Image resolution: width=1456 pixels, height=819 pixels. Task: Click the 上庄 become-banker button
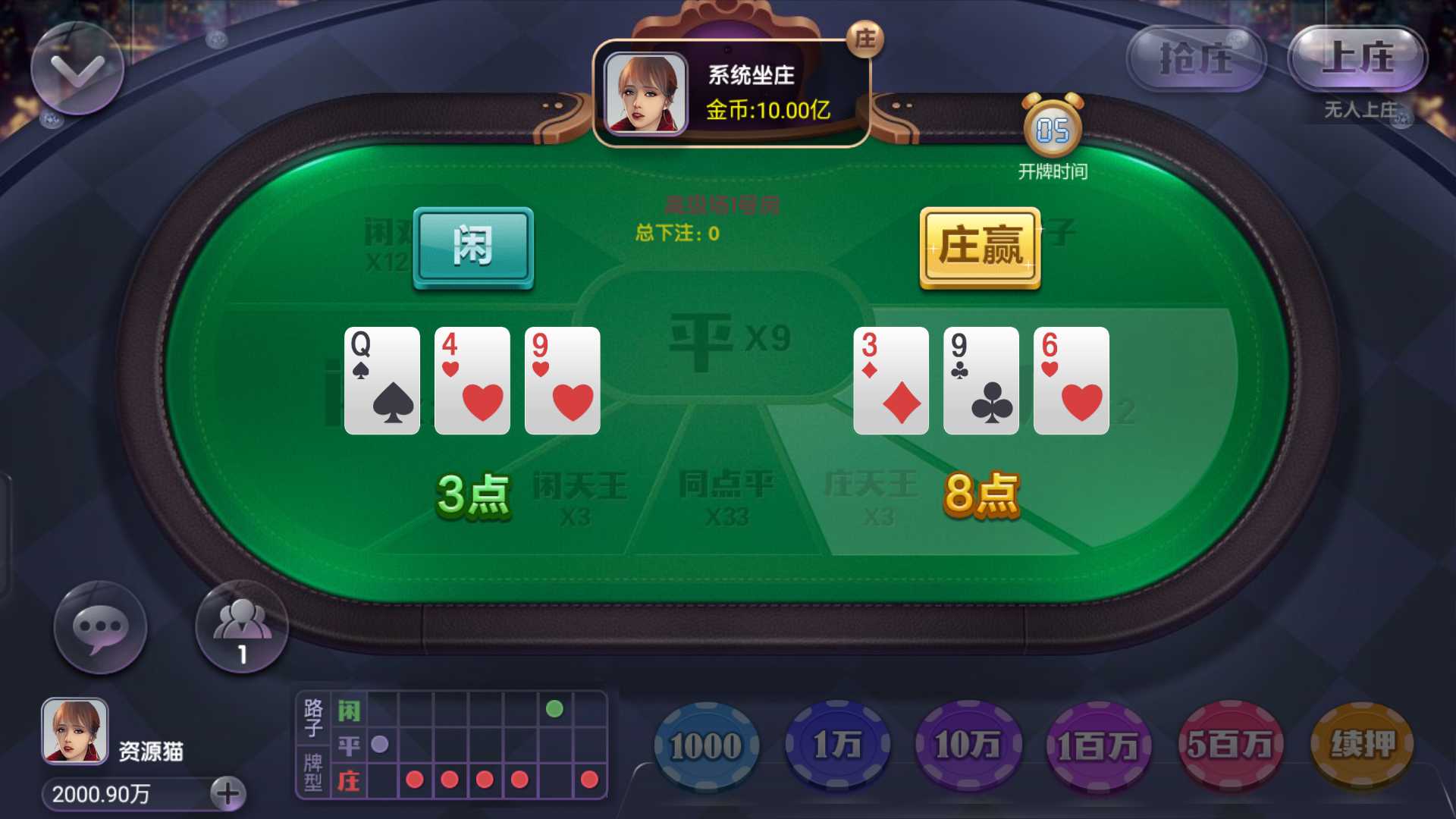pyautogui.click(x=1357, y=58)
